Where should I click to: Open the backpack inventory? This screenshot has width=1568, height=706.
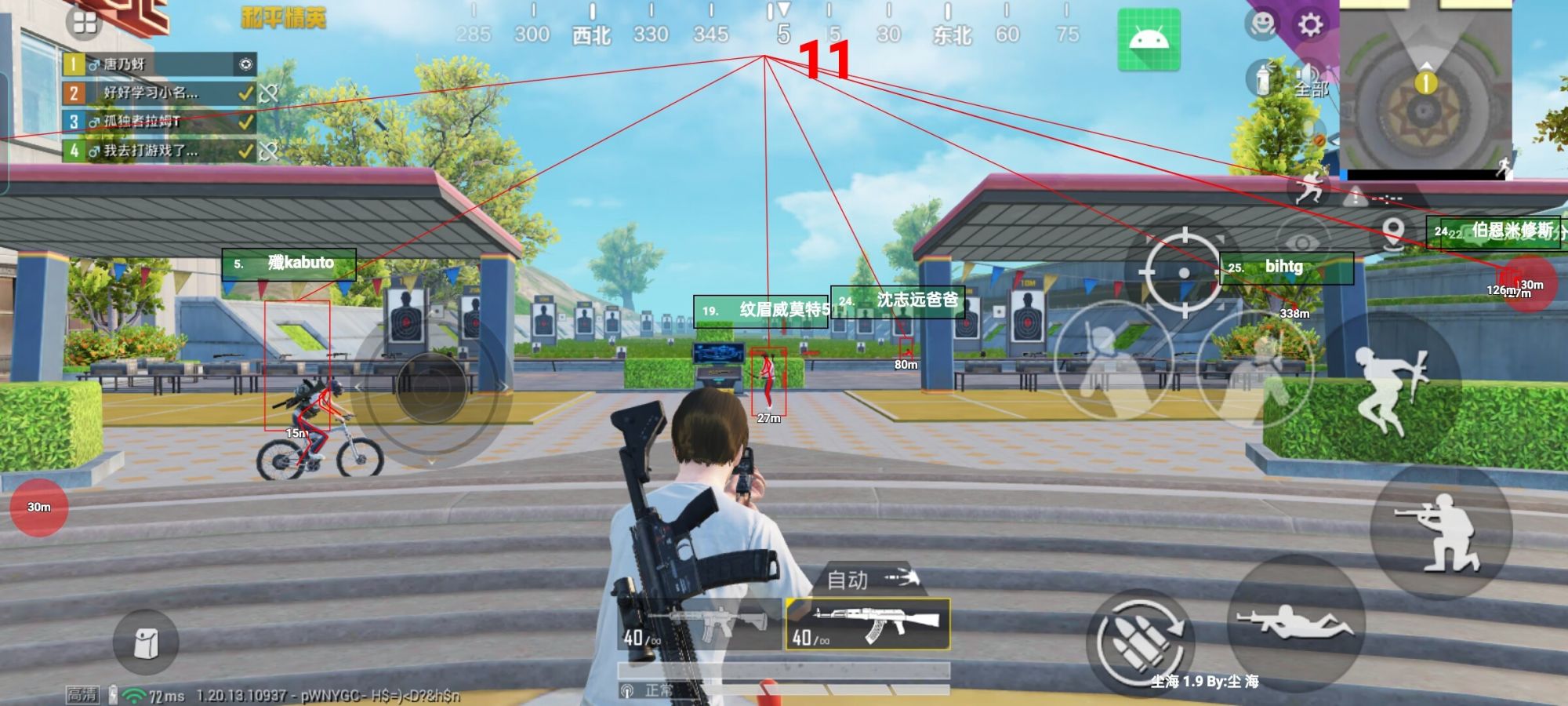146,642
